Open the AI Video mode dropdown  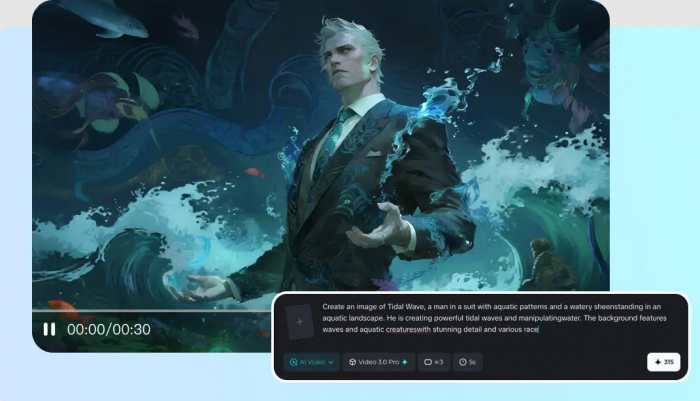pyautogui.click(x=310, y=362)
